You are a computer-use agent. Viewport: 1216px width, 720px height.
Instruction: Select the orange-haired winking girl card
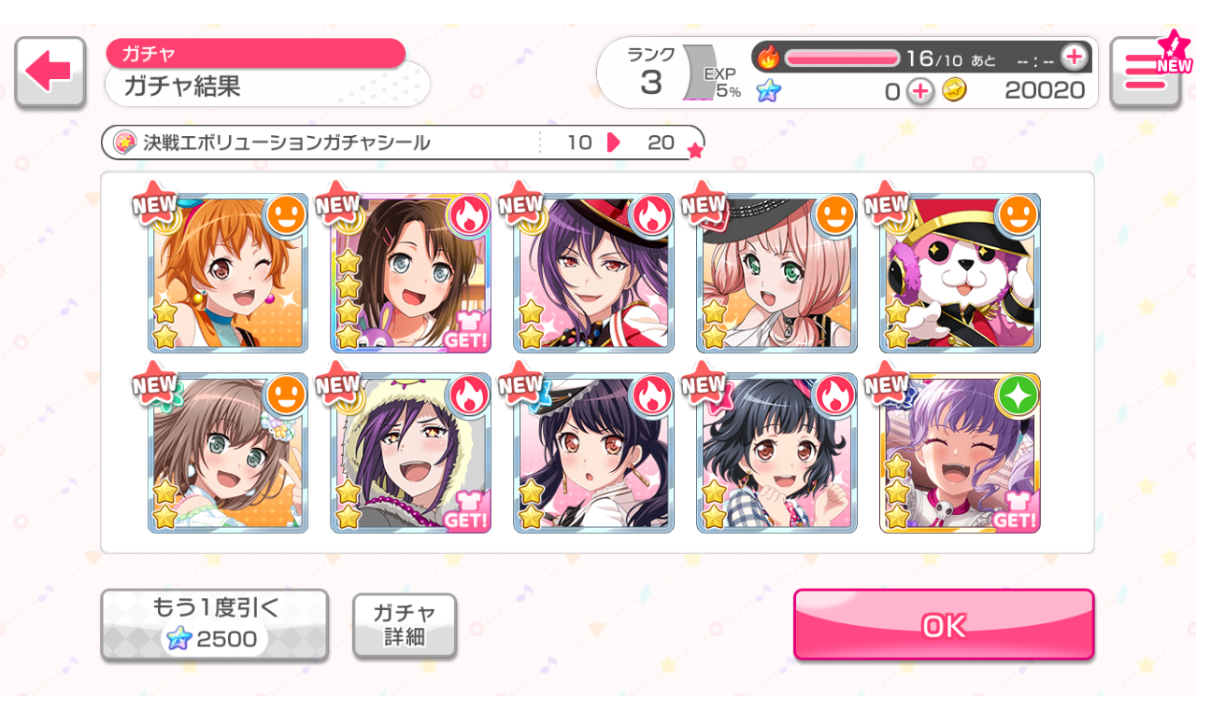228,273
